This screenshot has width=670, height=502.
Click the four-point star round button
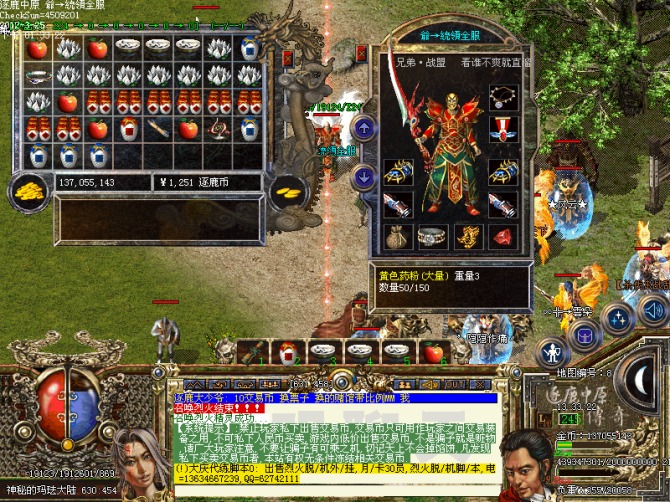click(618, 320)
